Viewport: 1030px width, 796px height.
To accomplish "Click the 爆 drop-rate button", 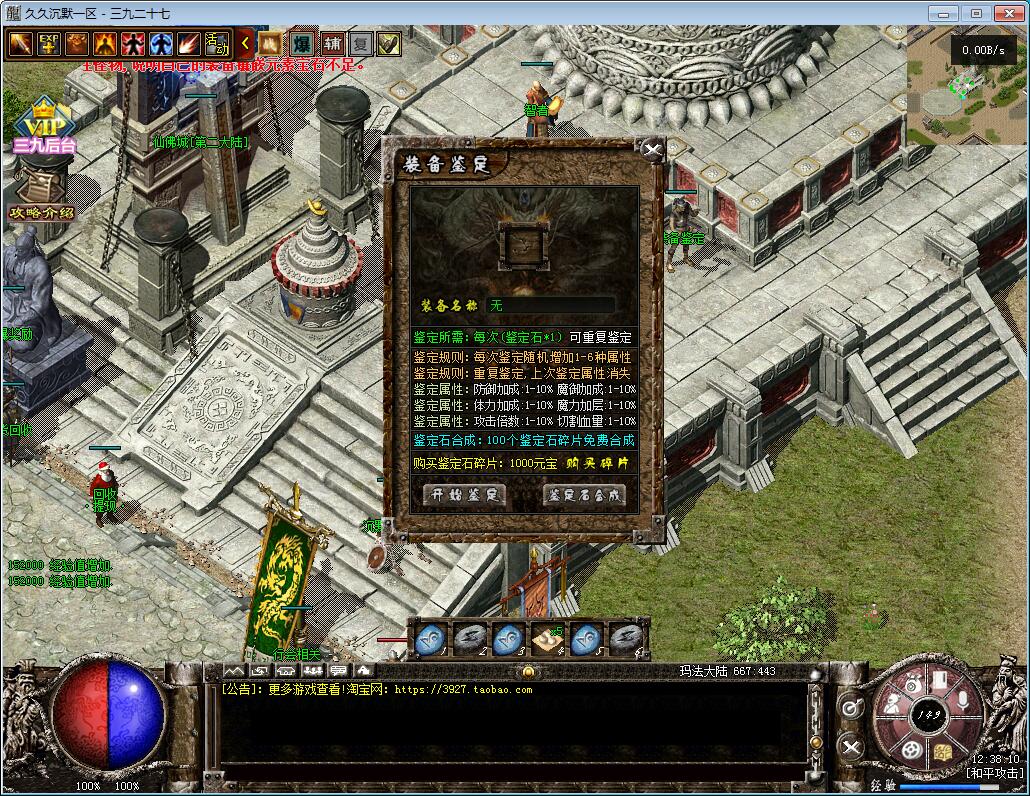I will coord(301,44).
